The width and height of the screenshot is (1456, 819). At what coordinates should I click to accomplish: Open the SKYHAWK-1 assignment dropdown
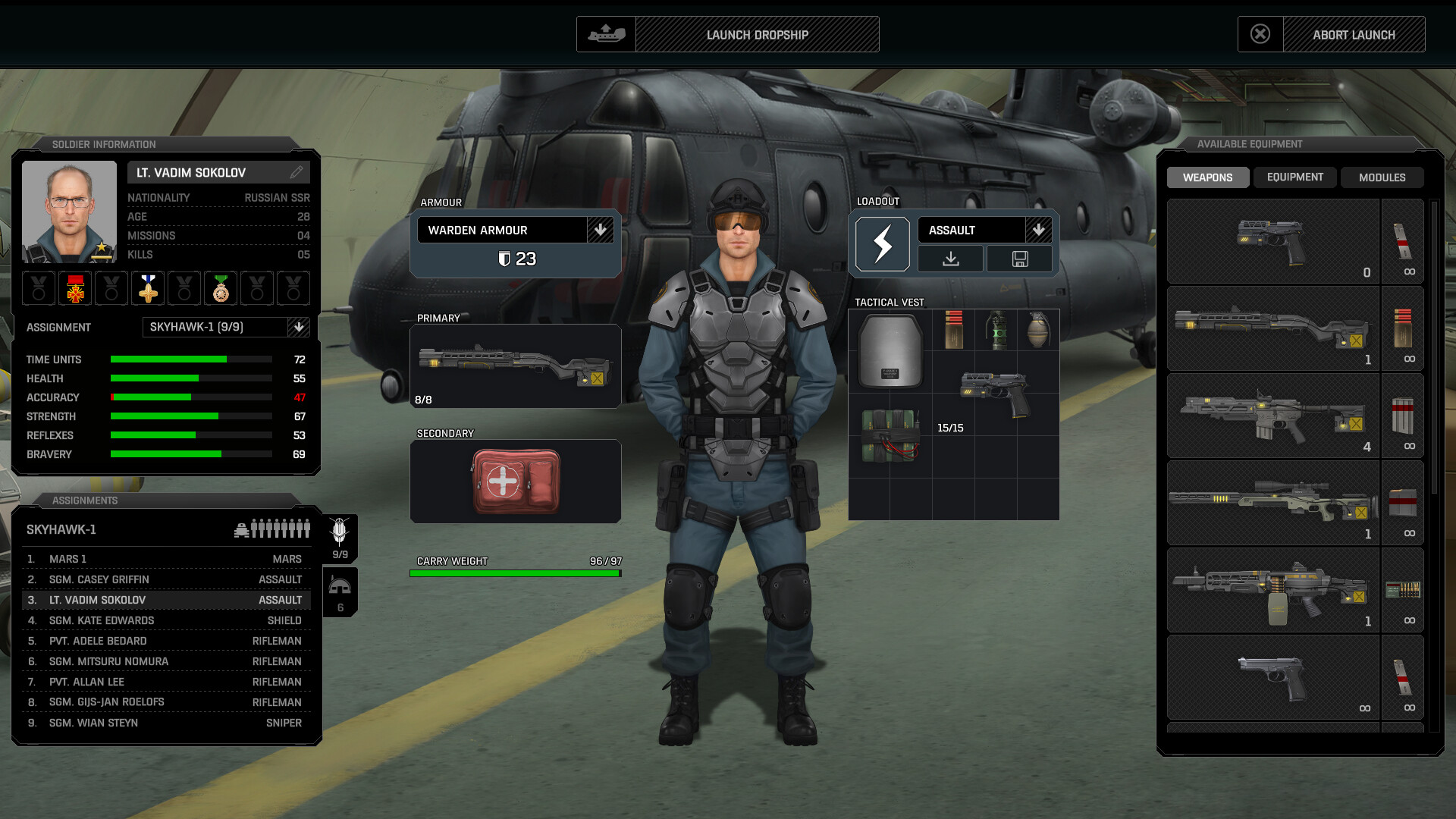point(300,327)
